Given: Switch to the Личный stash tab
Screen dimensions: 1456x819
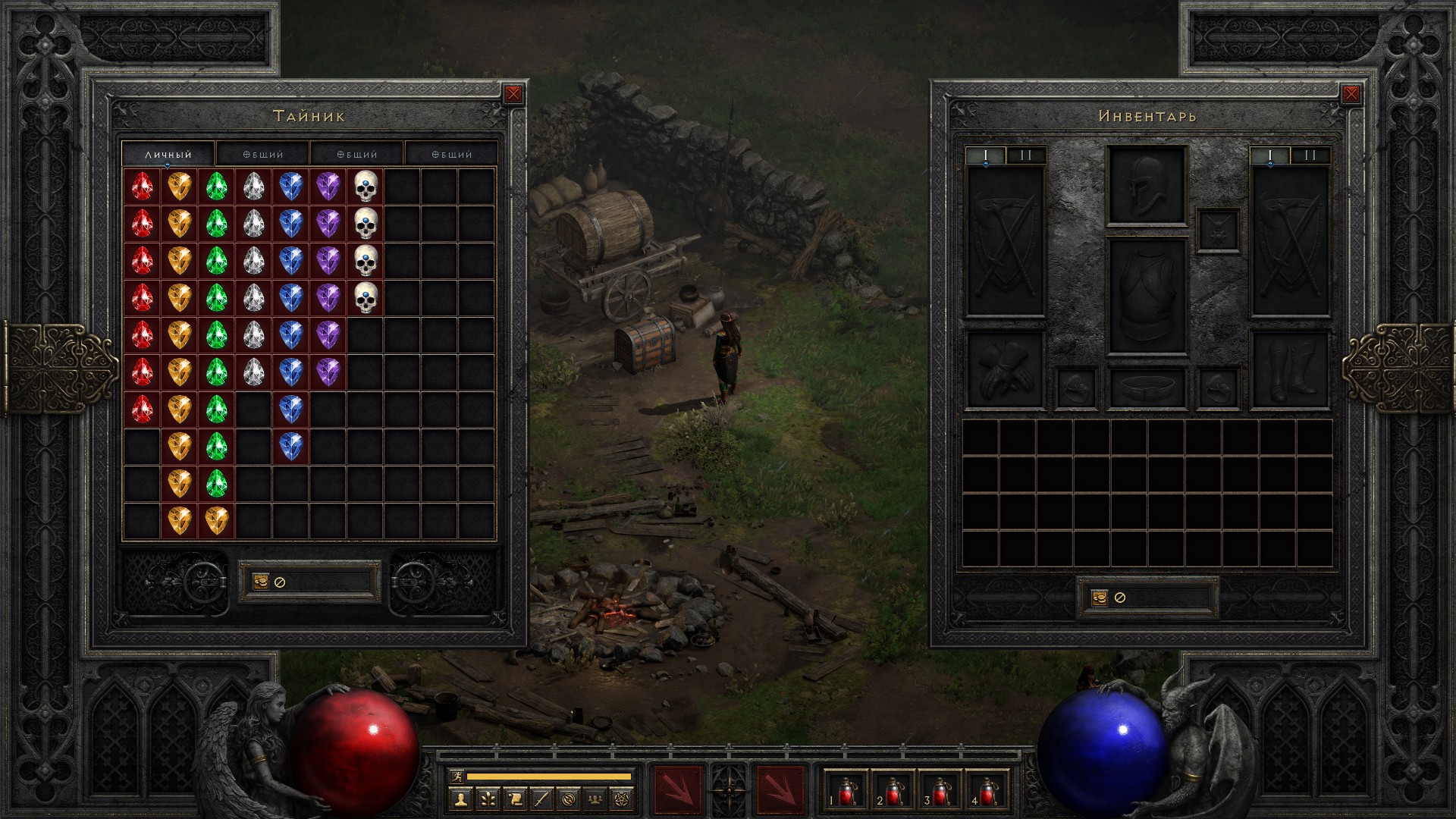Looking at the screenshot, I should click(x=168, y=154).
